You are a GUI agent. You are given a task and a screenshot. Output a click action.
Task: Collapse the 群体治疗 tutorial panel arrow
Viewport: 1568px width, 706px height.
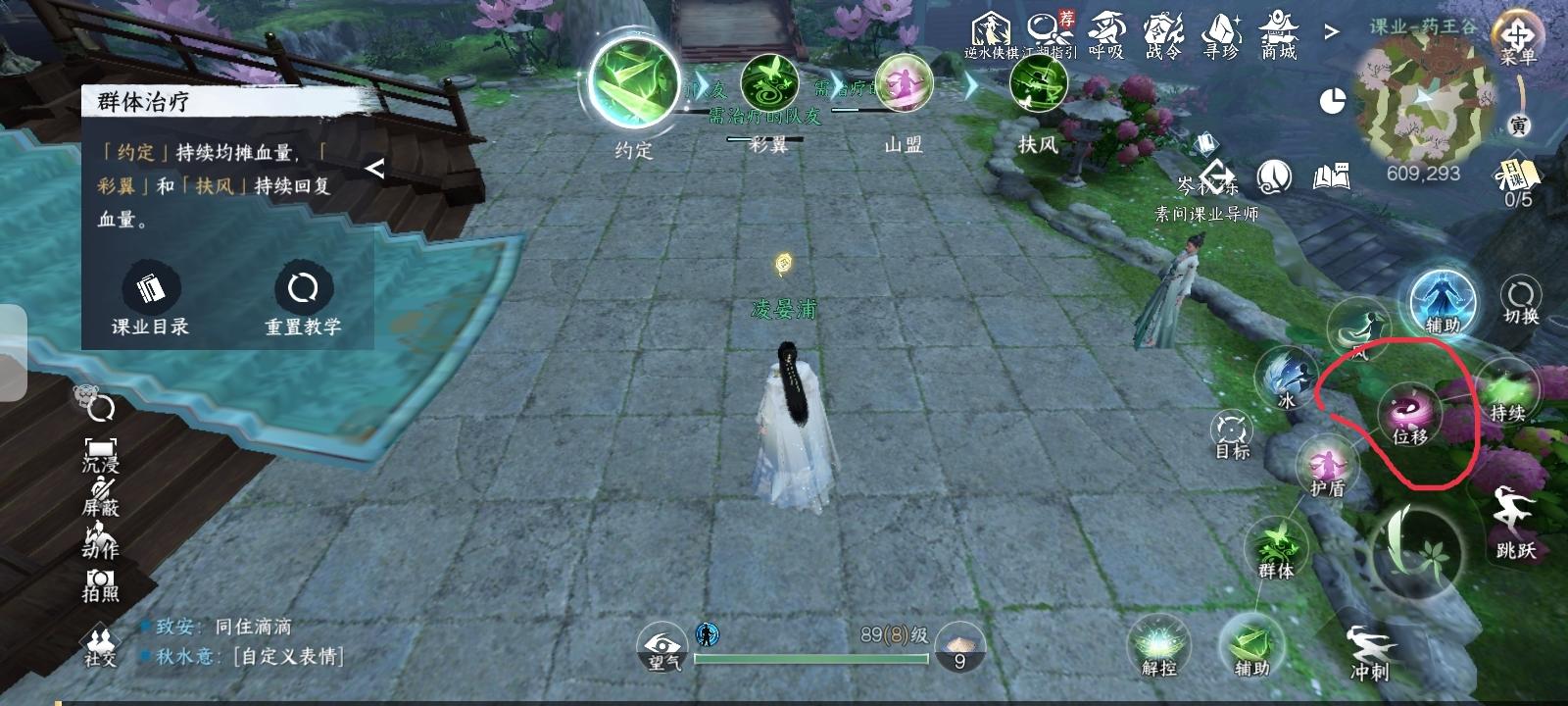coord(374,169)
